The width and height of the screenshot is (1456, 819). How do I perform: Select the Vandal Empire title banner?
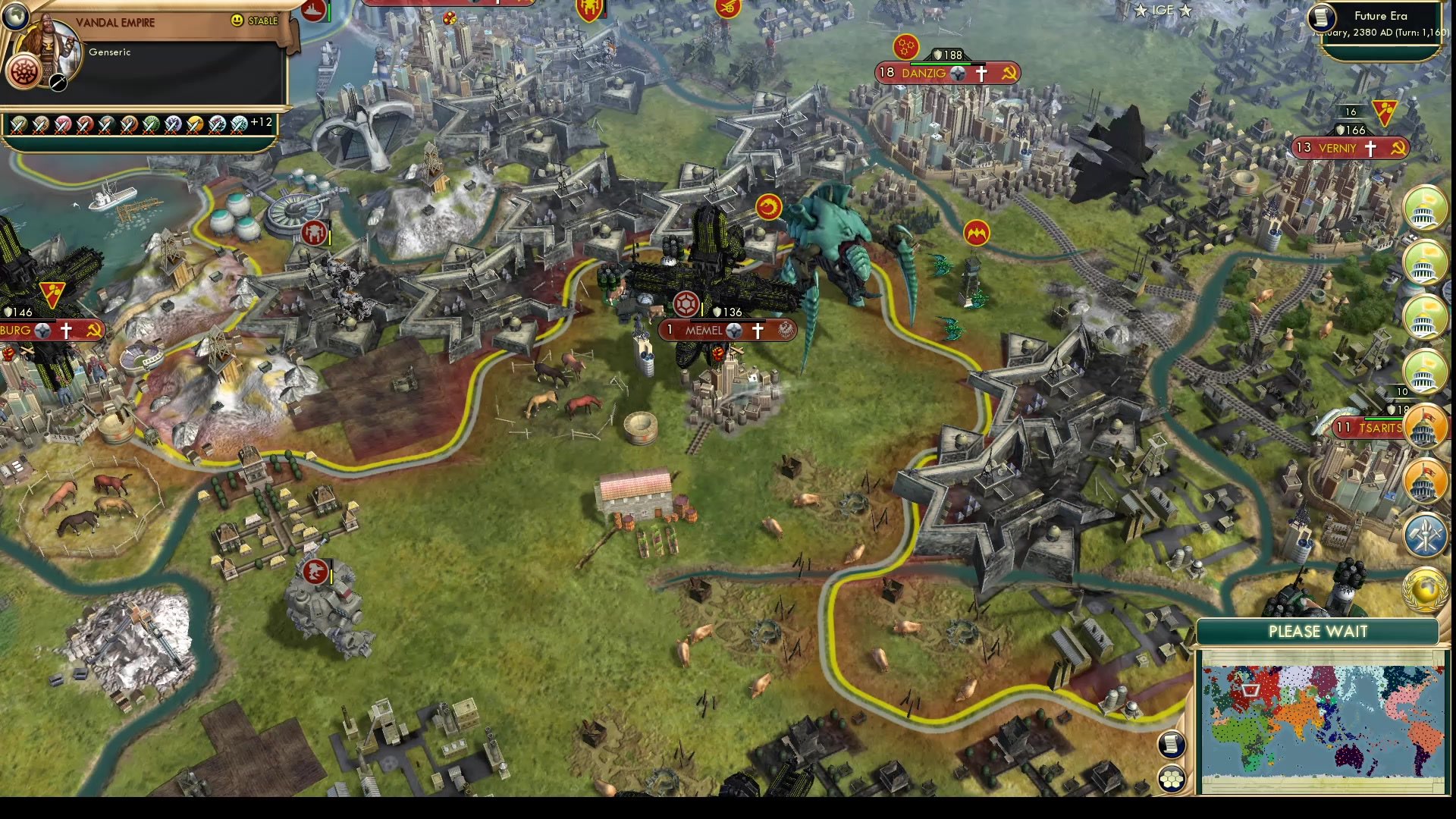tap(115, 22)
